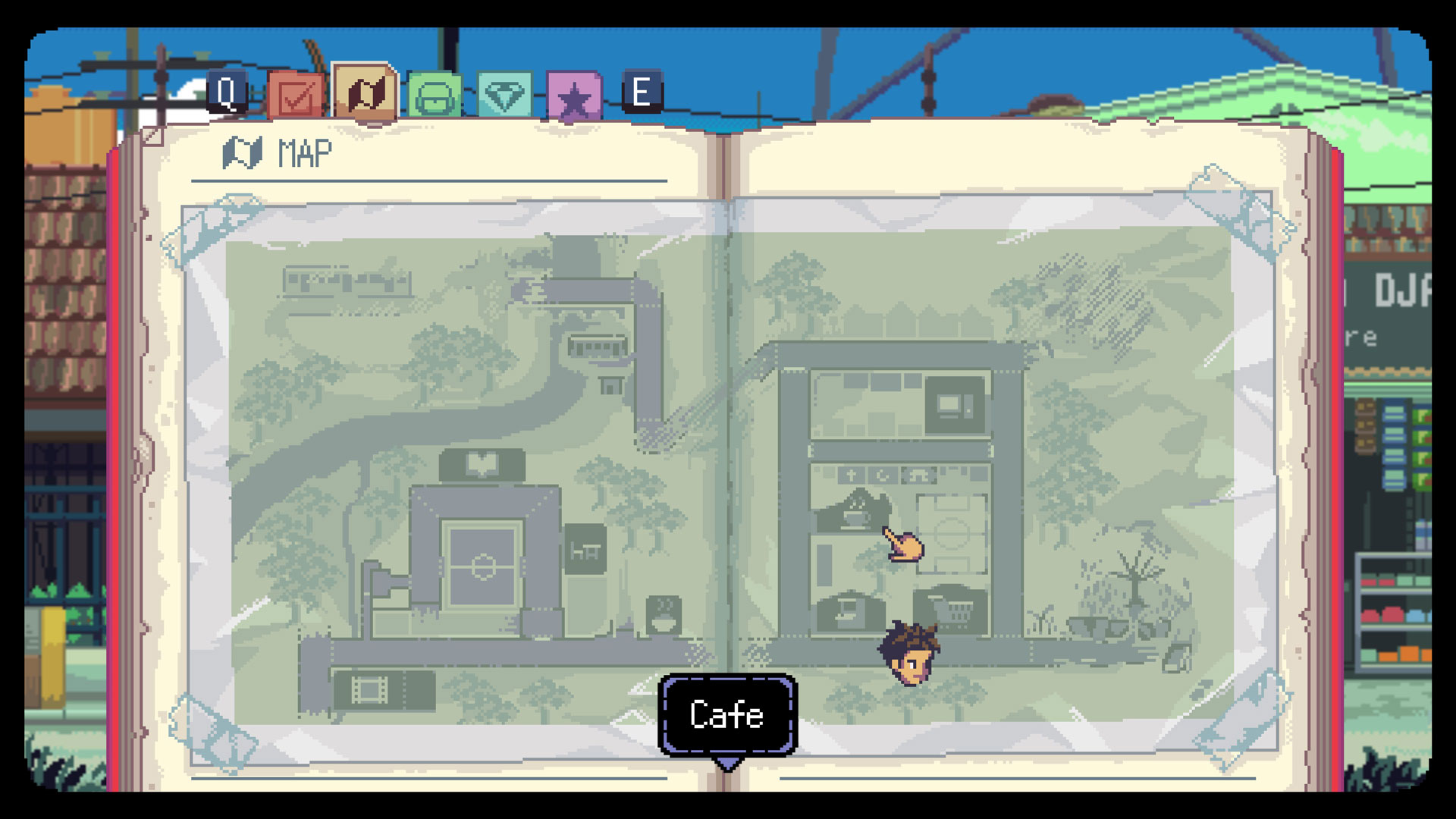
Task: Click the shopping cart store marker
Action: (951, 609)
